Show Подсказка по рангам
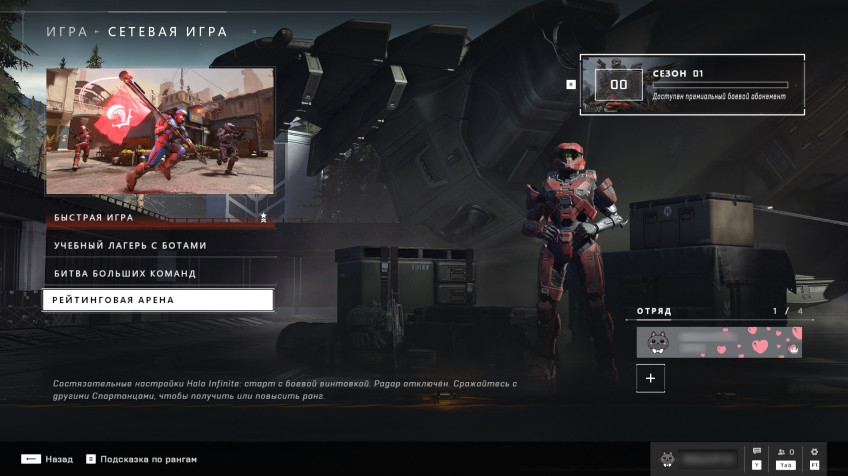The height and width of the screenshot is (476, 848). coord(141,459)
